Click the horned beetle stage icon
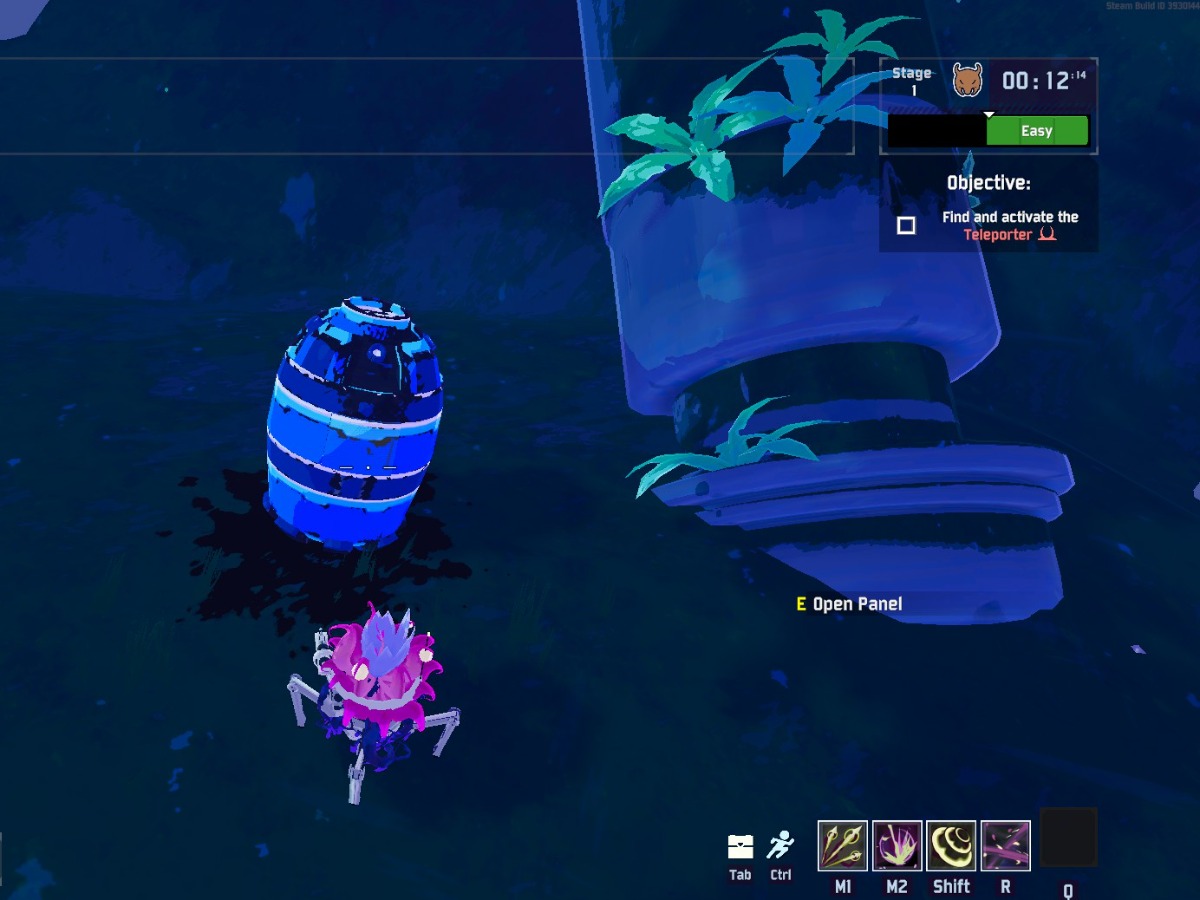The height and width of the screenshot is (900, 1200). tap(967, 80)
